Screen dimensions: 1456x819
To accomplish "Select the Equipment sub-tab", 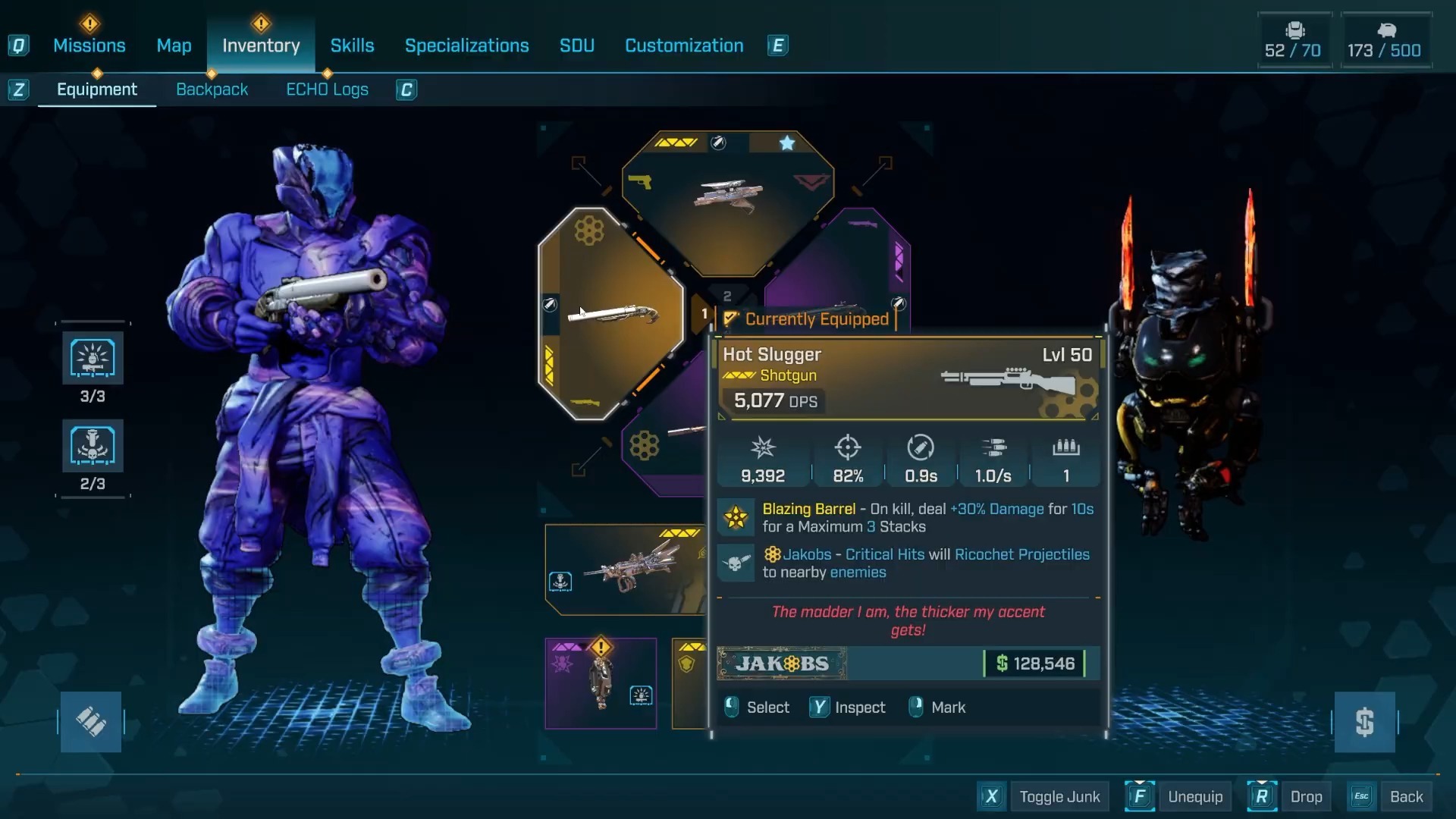I will pos(97,89).
